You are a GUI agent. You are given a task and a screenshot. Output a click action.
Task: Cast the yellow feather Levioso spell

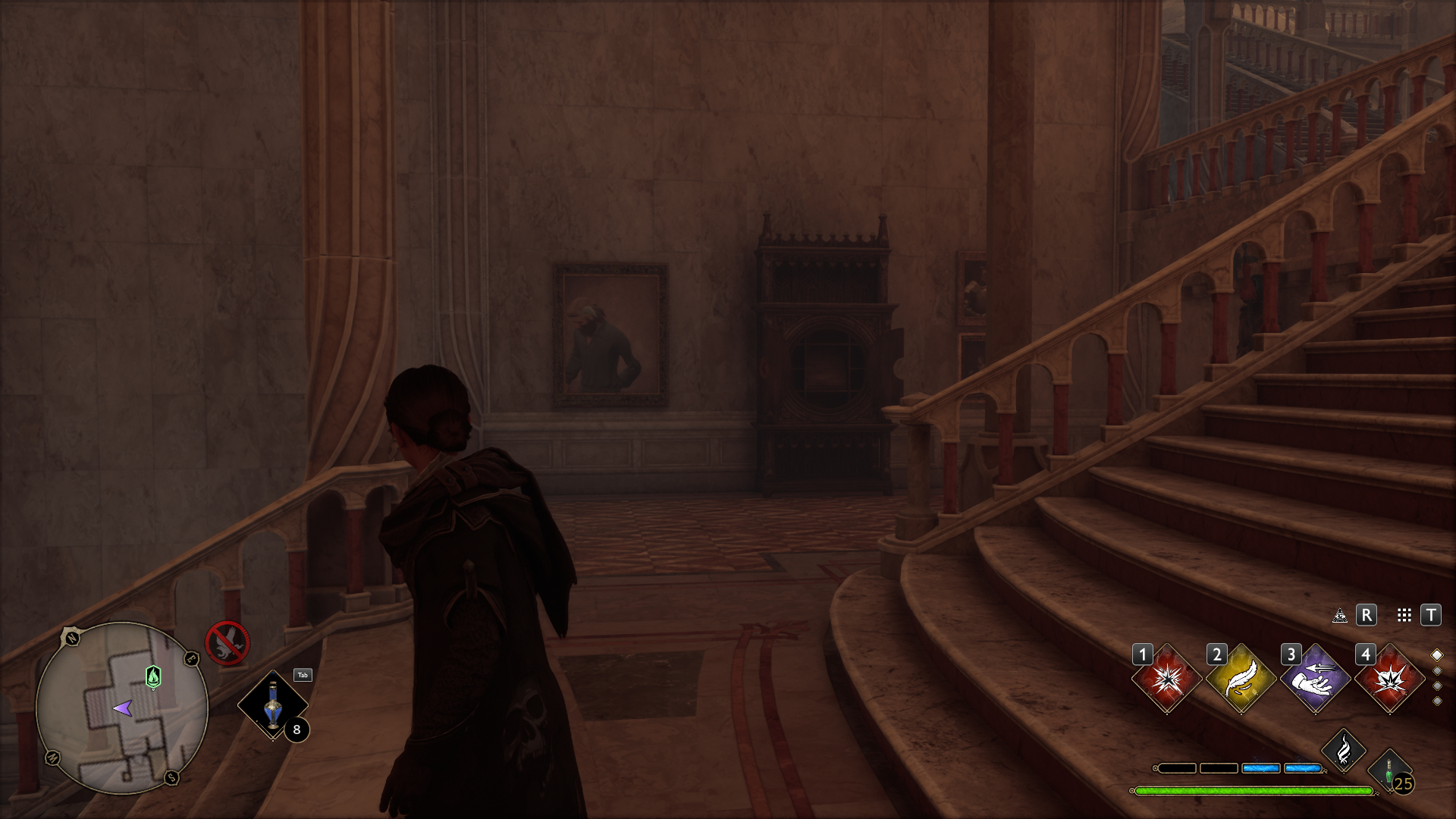pyautogui.click(x=1241, y=679)
